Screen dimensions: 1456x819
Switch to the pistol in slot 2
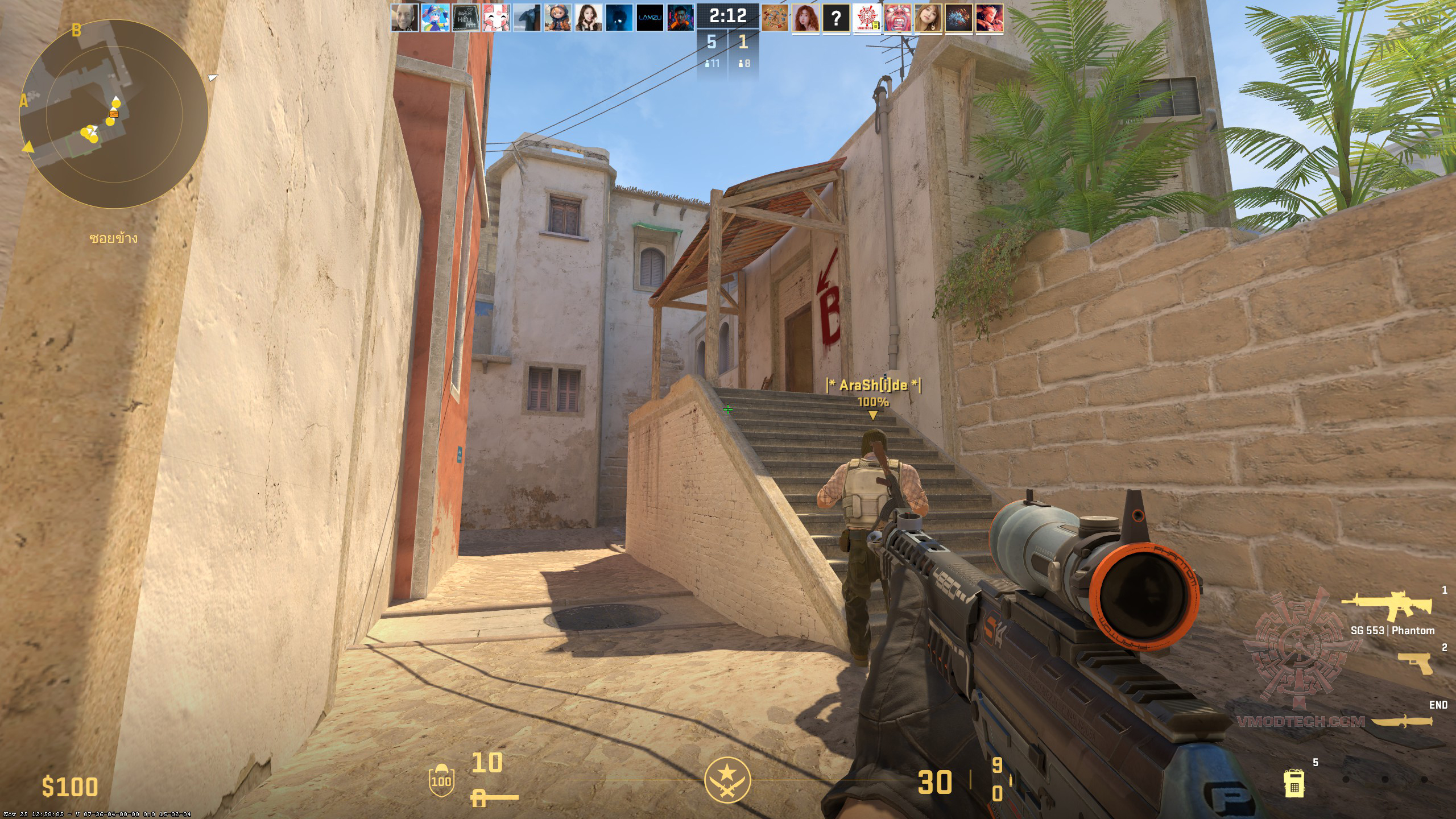coord(1415,663)
